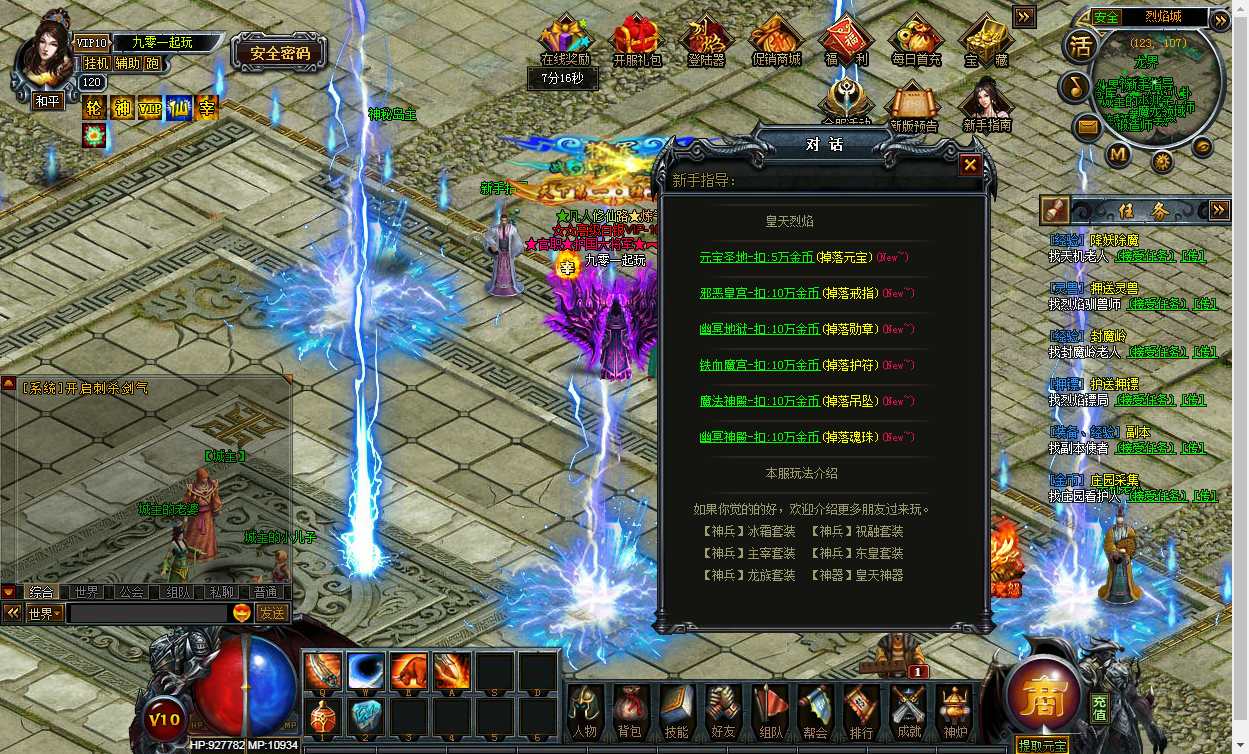Open the 安全密码 button
1249x754 pixels.
coord(280,53)
